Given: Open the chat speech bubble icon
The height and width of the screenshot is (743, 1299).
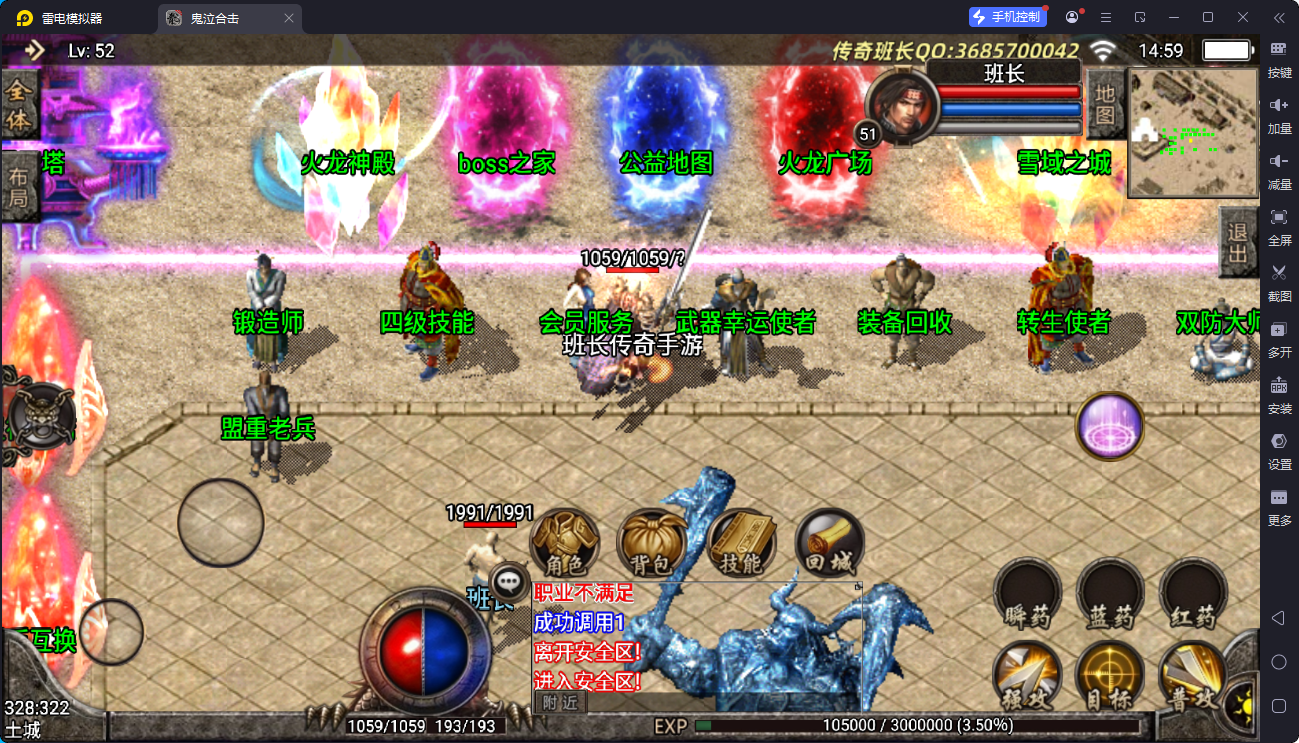Looking at the screenshot, I should (x=511, y=580).
